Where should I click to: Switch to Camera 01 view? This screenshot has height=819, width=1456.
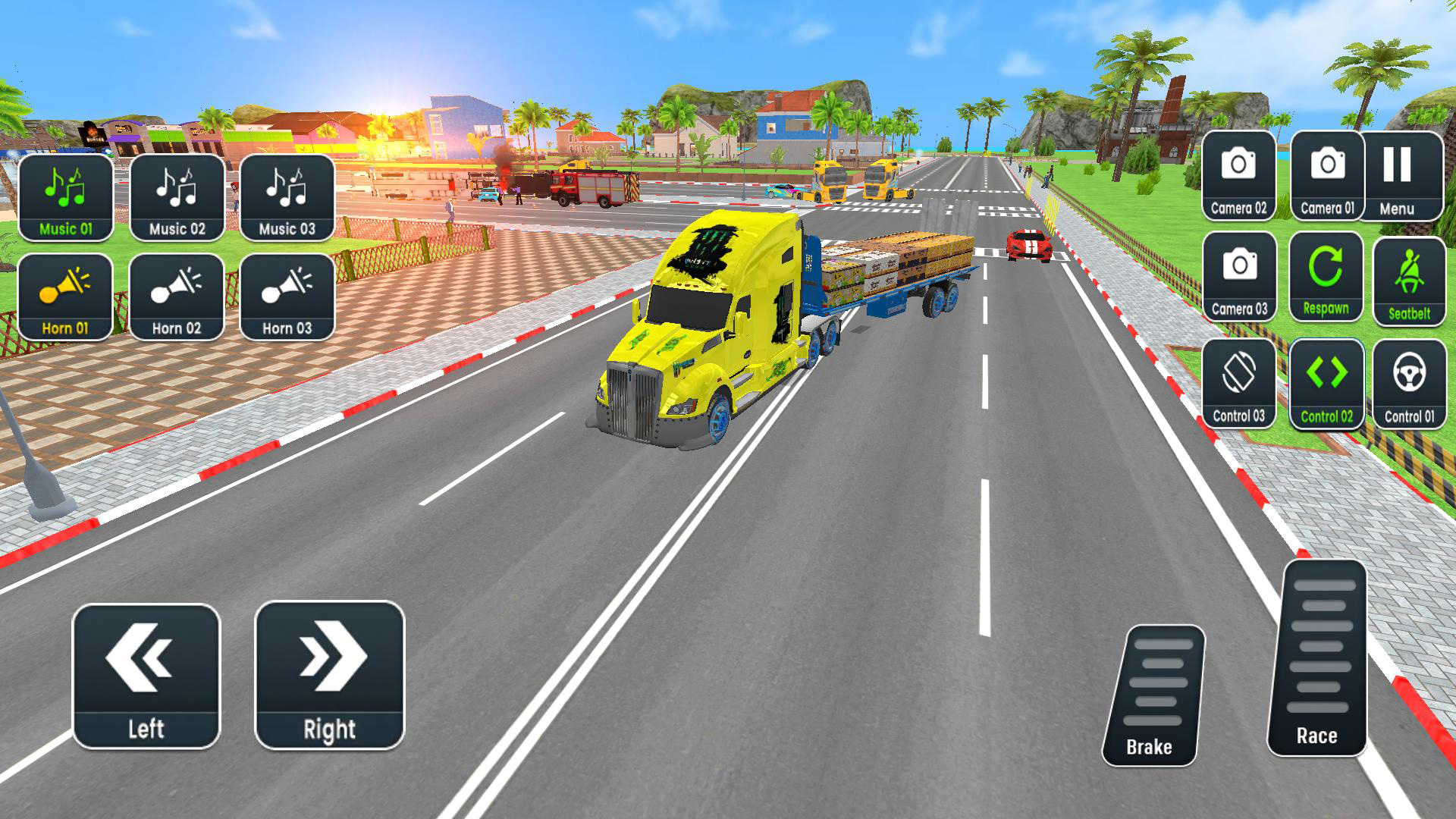[1326, 176]
